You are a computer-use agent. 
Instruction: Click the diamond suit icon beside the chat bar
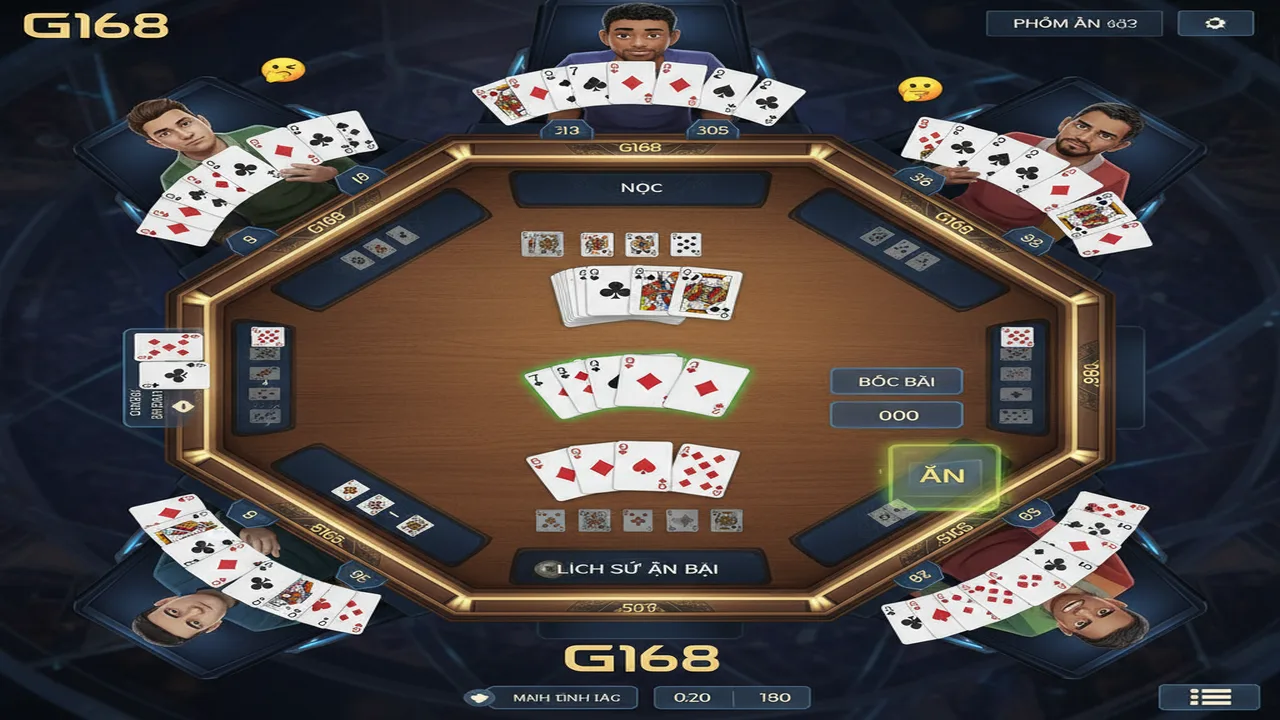[478, 697]
